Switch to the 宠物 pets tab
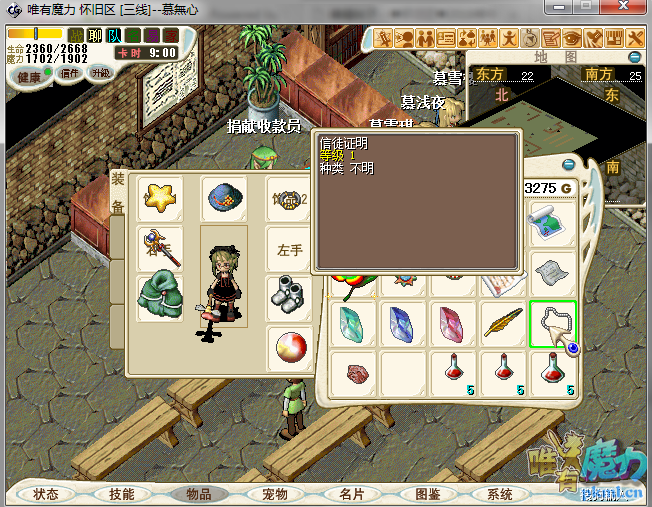The height and width of the screenshot is (507, 652). [x=275, y=494]
